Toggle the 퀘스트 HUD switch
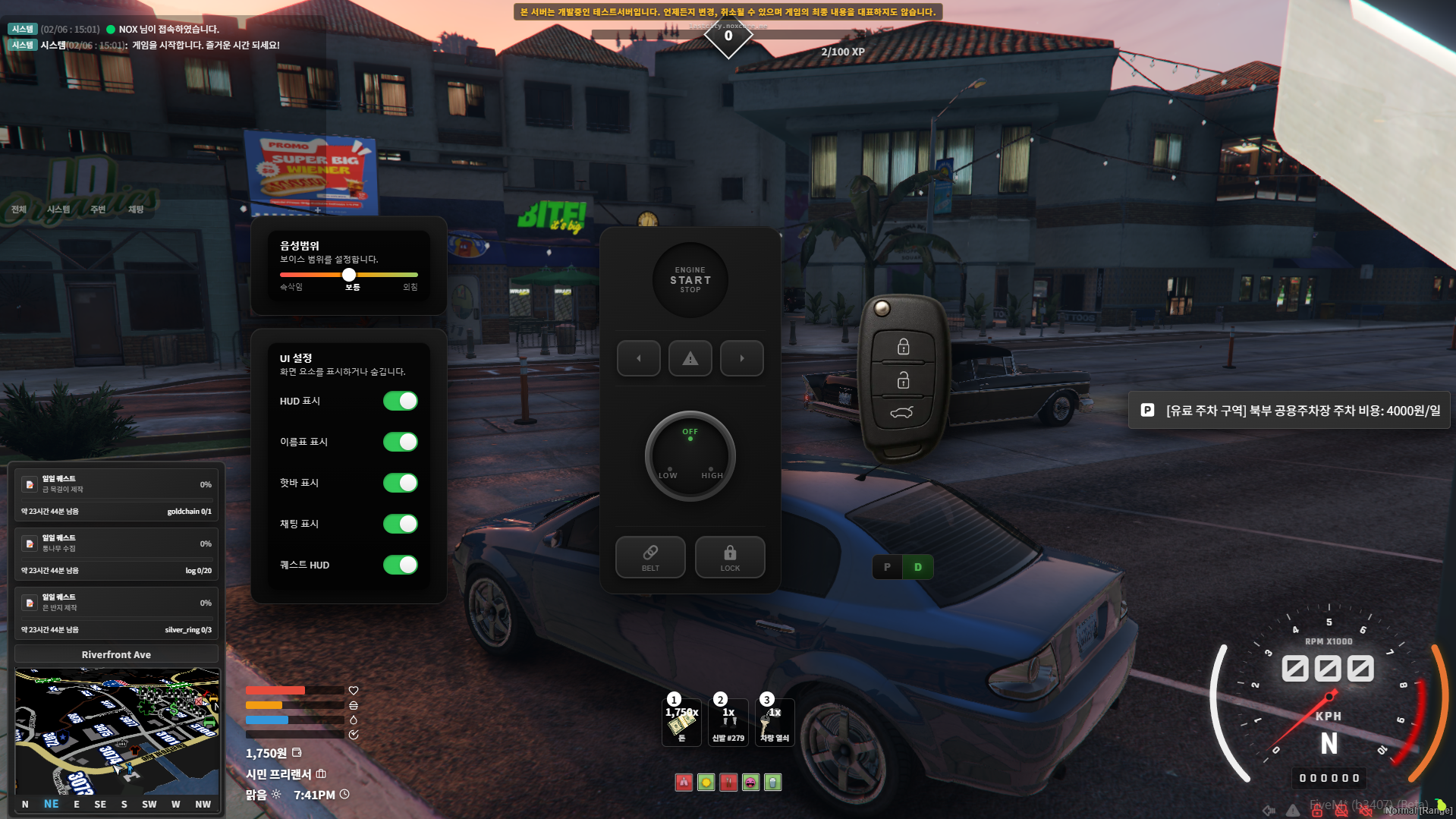 [400, 565]
